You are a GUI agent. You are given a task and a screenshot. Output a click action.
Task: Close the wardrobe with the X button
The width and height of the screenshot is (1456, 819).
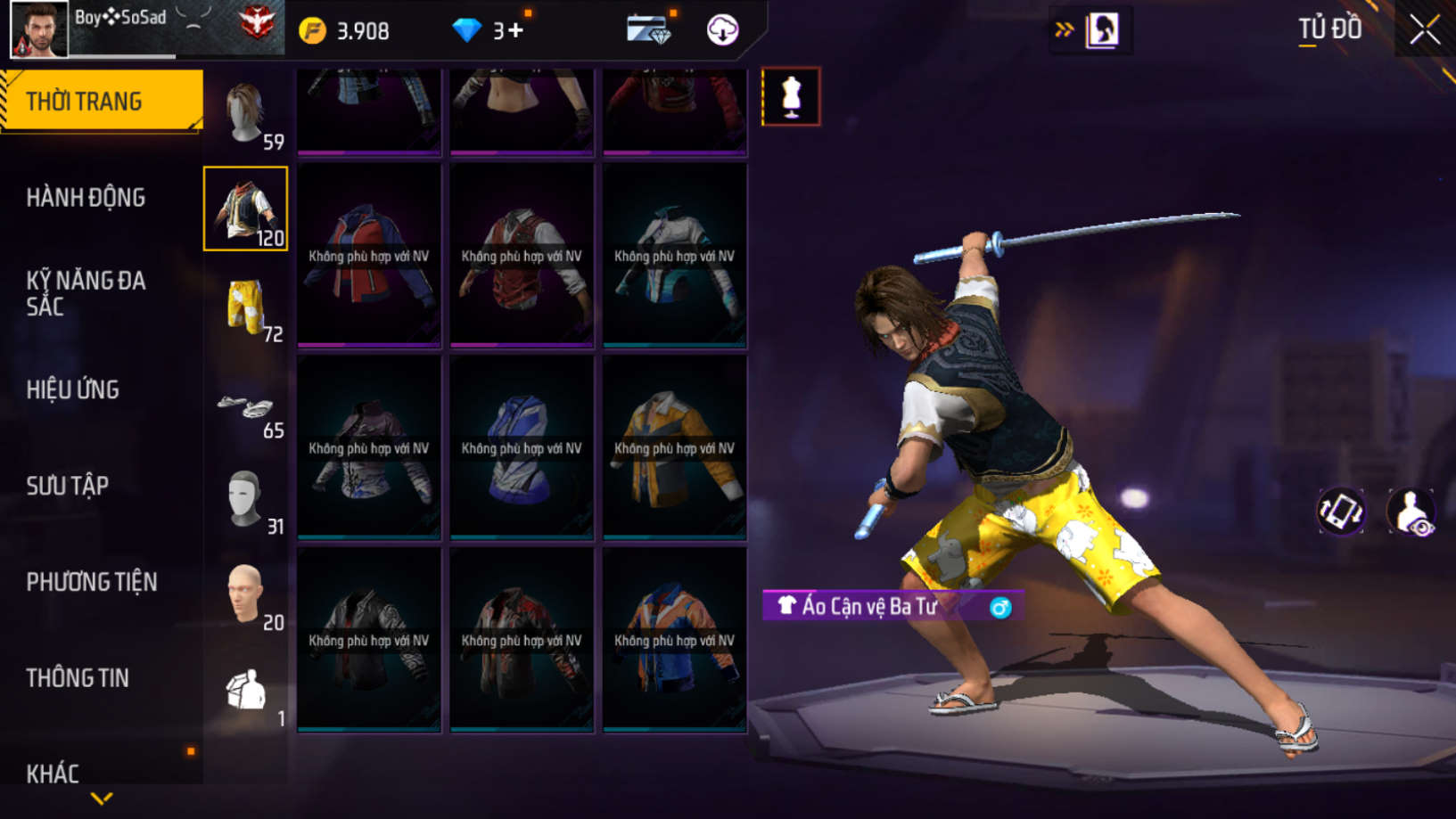[x=1424, y=30]
